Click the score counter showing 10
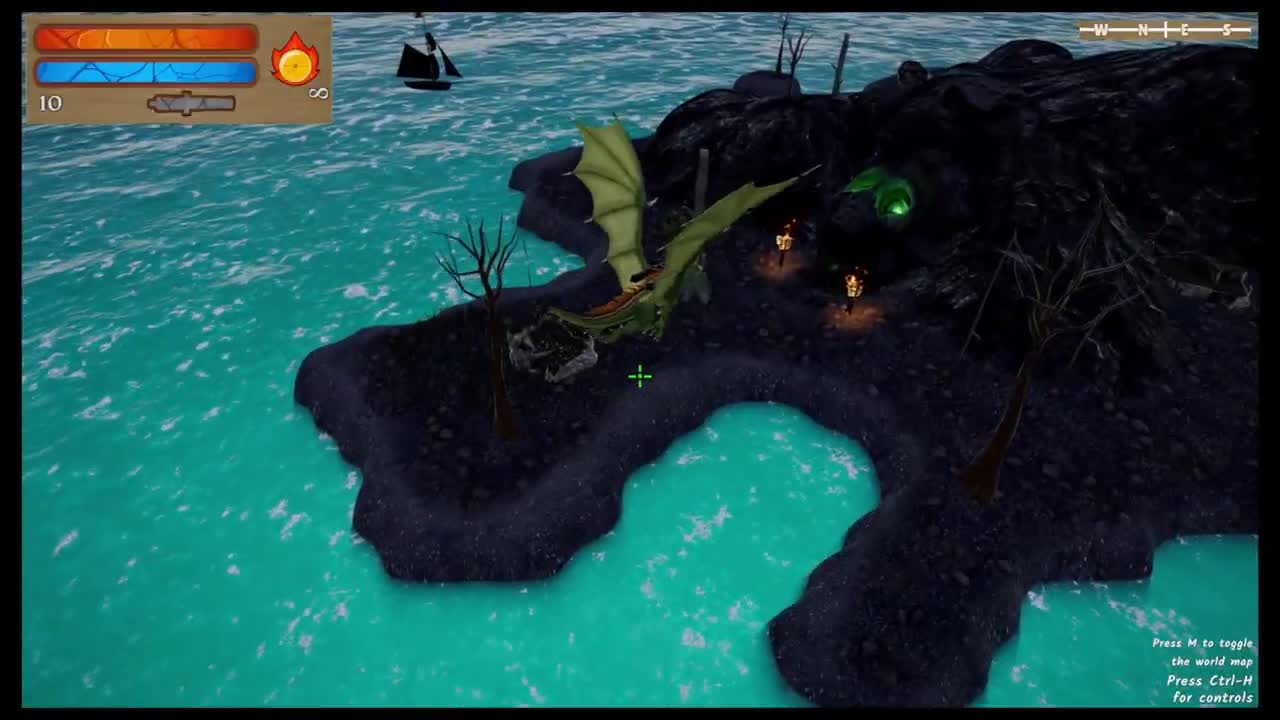The height and width of the screenshot is (720, 1280). click(x=50, y=103)
